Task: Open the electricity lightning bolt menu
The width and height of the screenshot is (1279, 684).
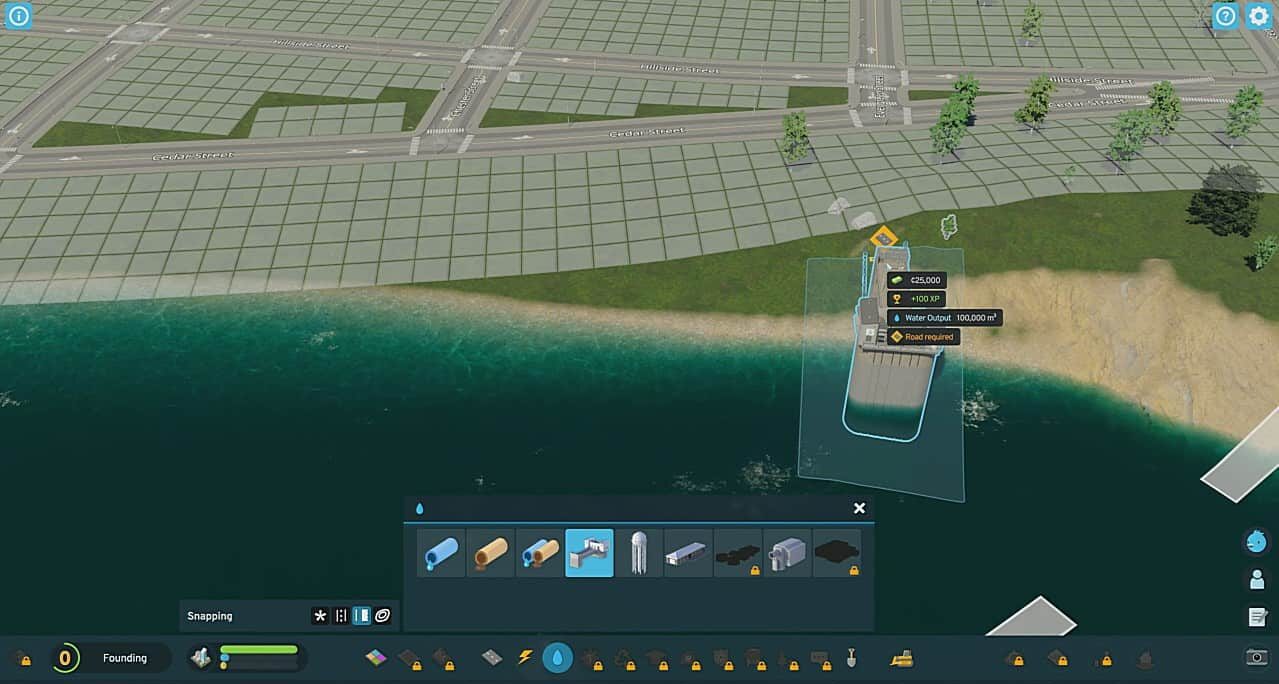Action: (525, 657)
